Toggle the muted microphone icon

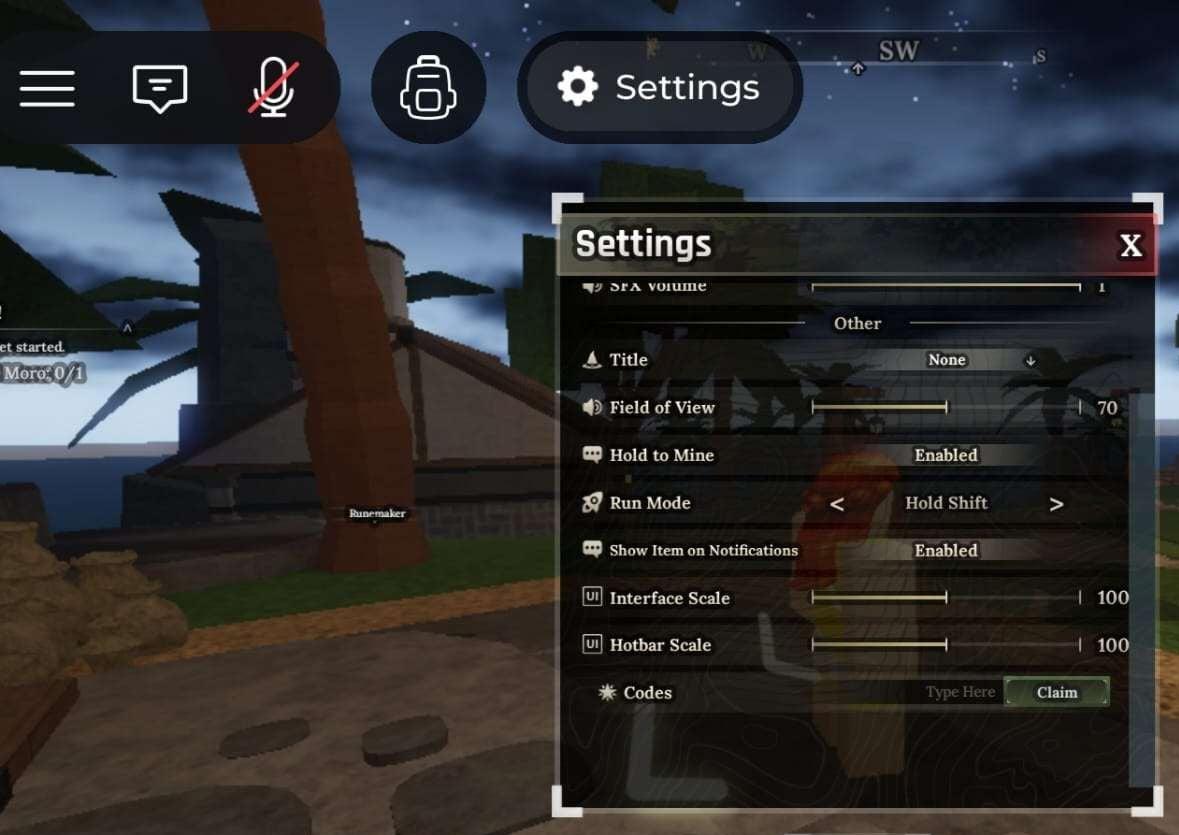(x=272, y=88)
